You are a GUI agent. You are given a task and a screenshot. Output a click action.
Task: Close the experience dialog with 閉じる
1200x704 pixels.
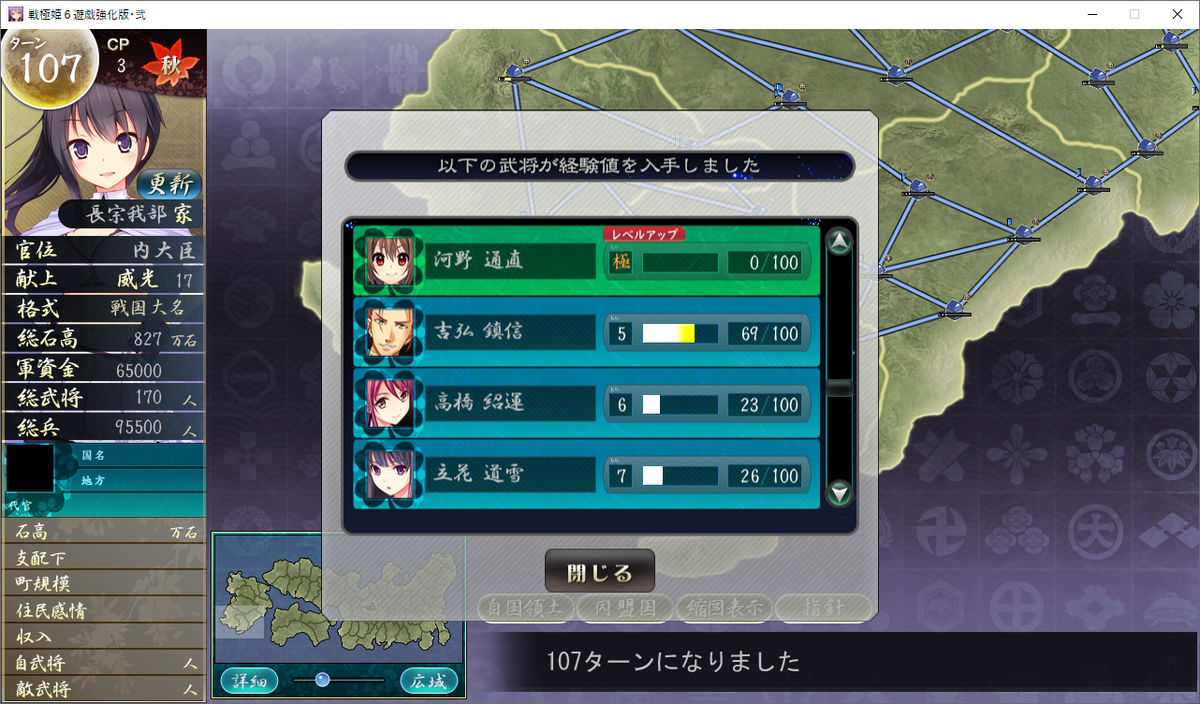pos(599,573)
